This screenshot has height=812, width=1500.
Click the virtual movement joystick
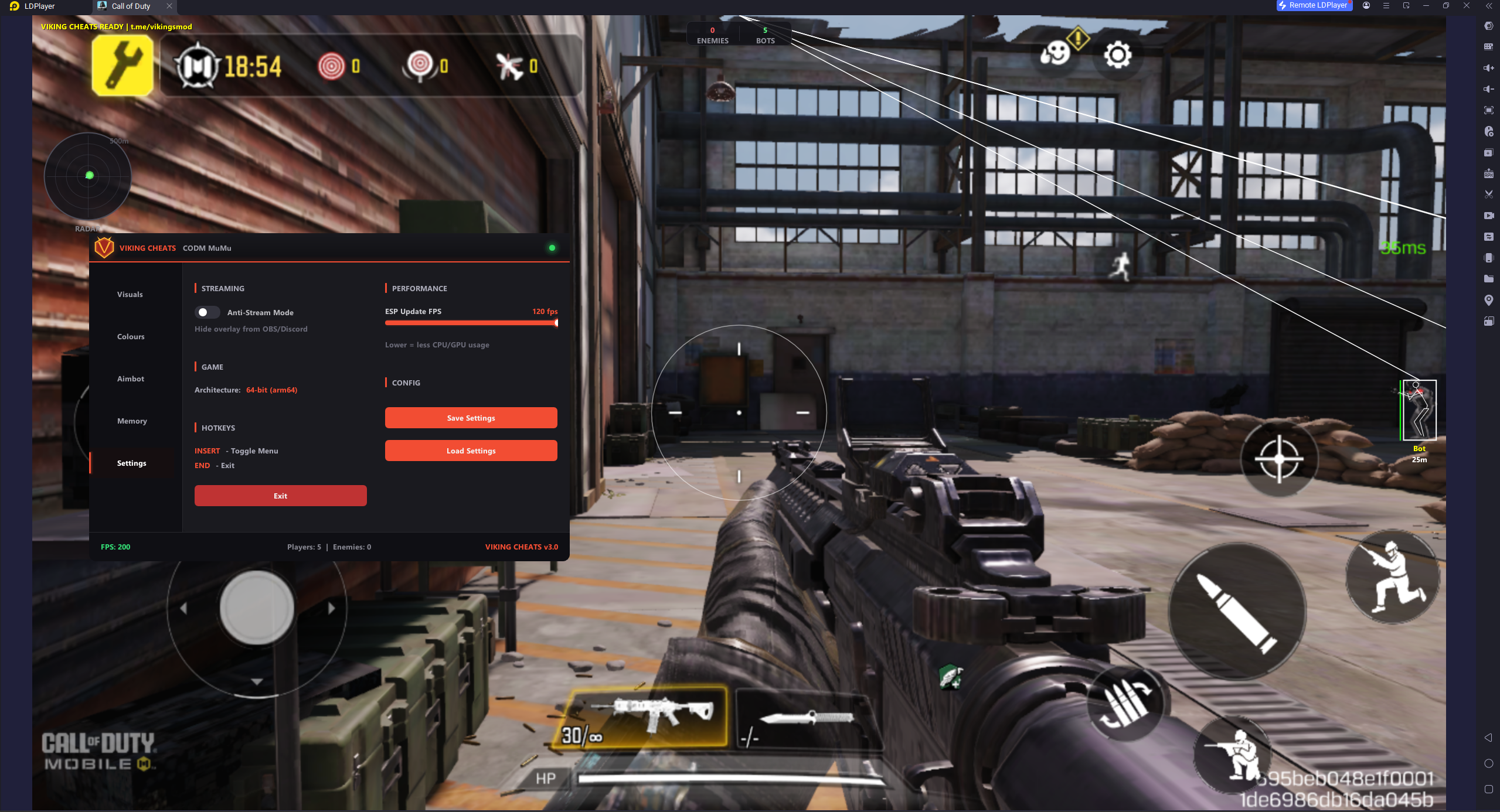256,609
